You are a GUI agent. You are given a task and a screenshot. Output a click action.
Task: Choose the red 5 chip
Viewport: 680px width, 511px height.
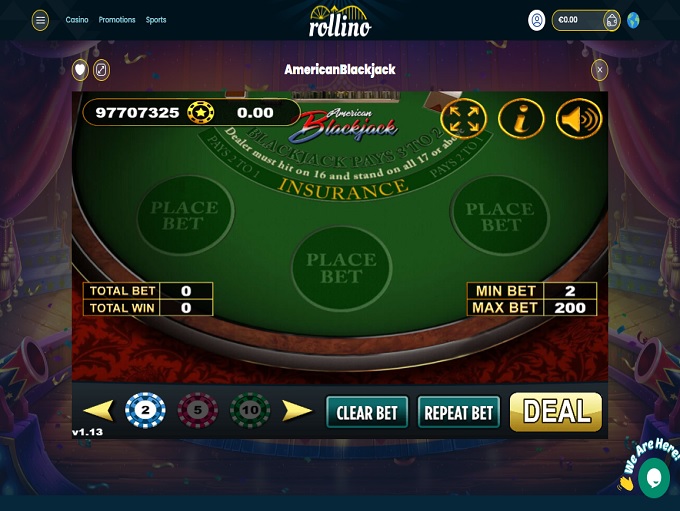point(197,410)
